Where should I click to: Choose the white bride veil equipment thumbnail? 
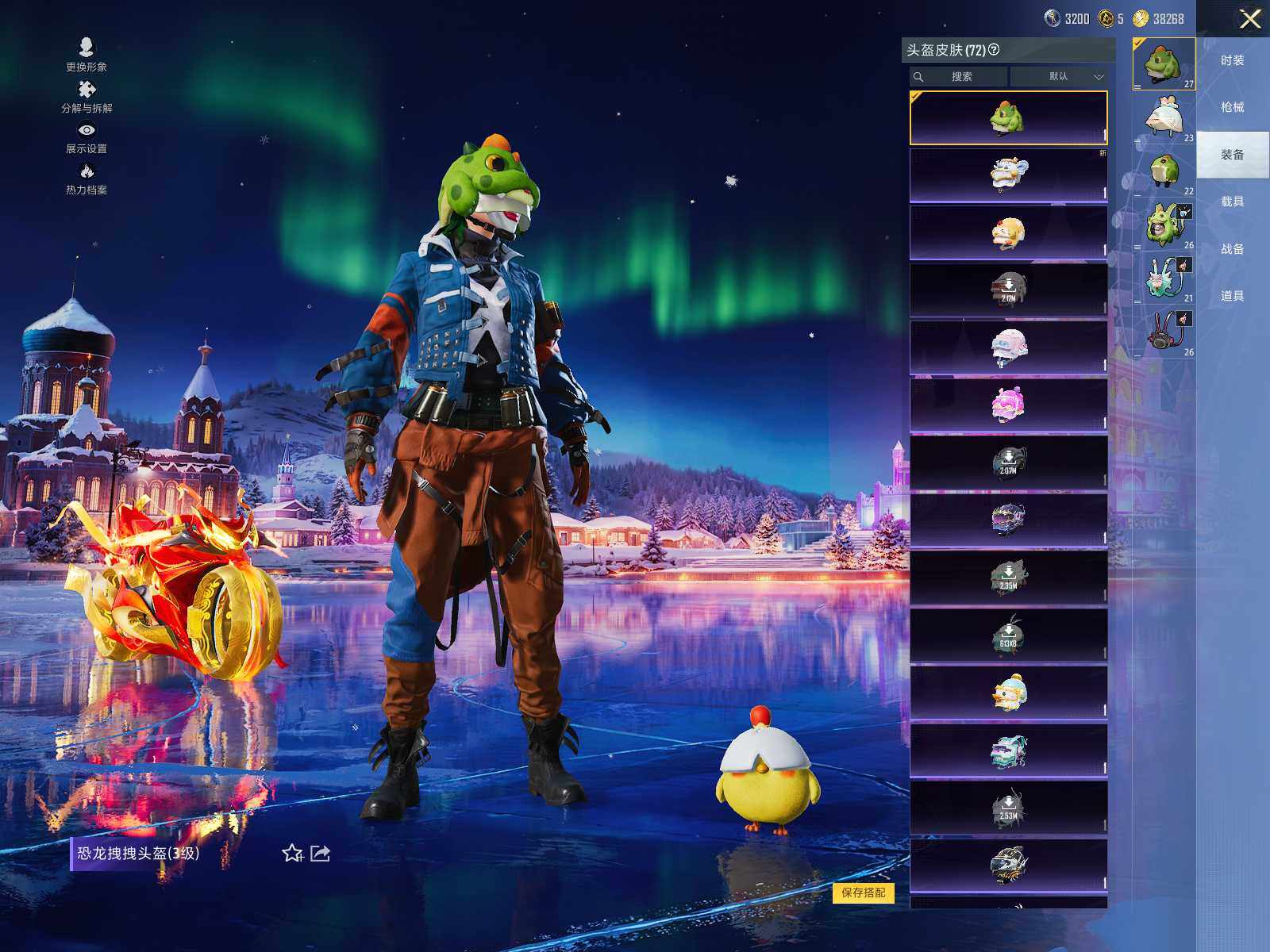point(1164,118)
